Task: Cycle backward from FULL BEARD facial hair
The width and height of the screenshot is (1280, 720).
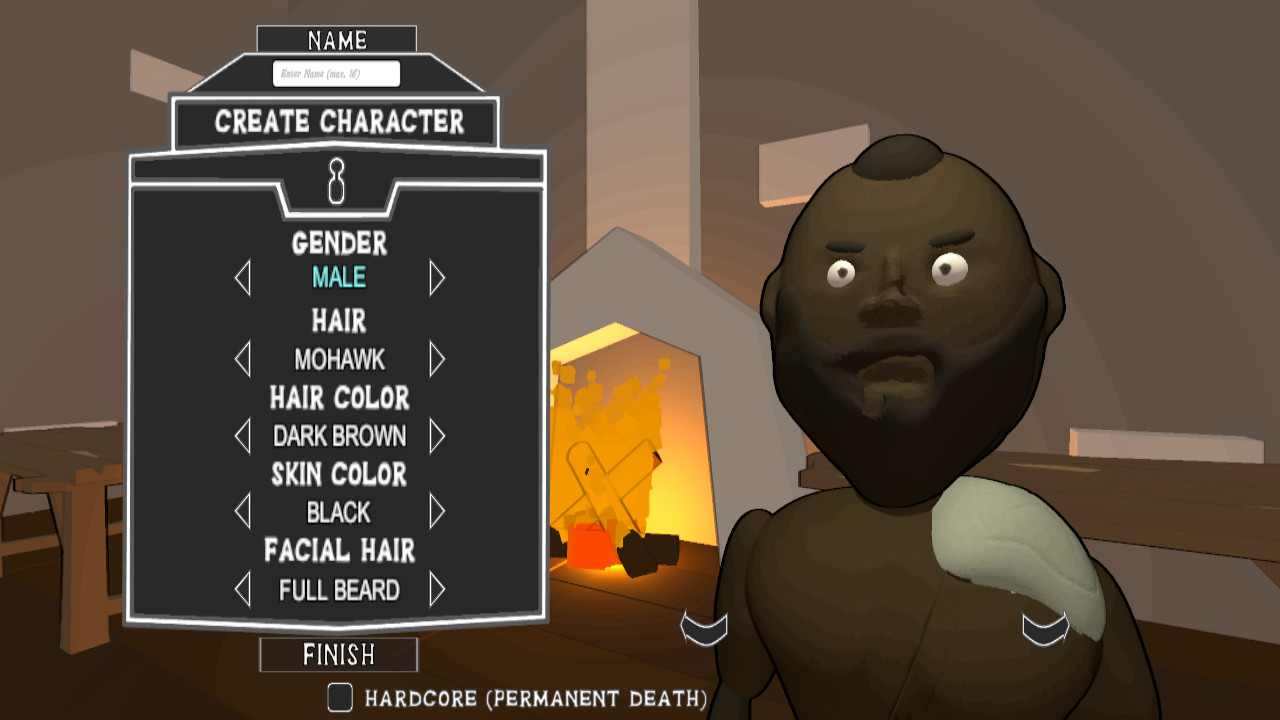Action: tap(240, 590)
